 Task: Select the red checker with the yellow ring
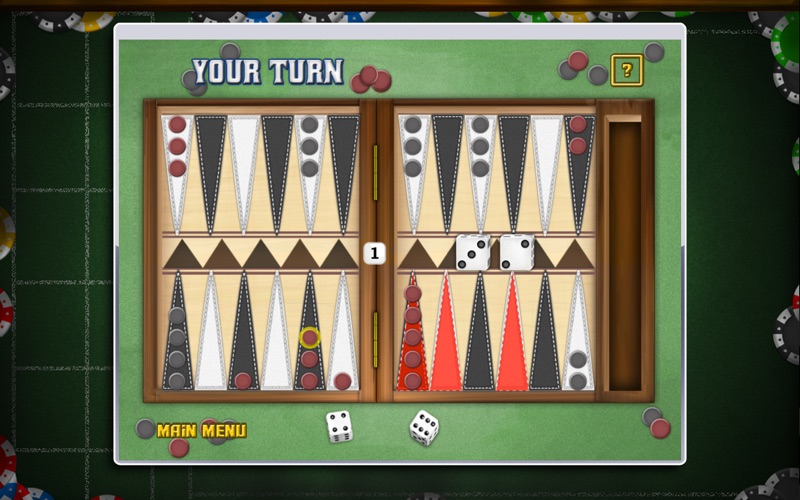coord(310,338)
